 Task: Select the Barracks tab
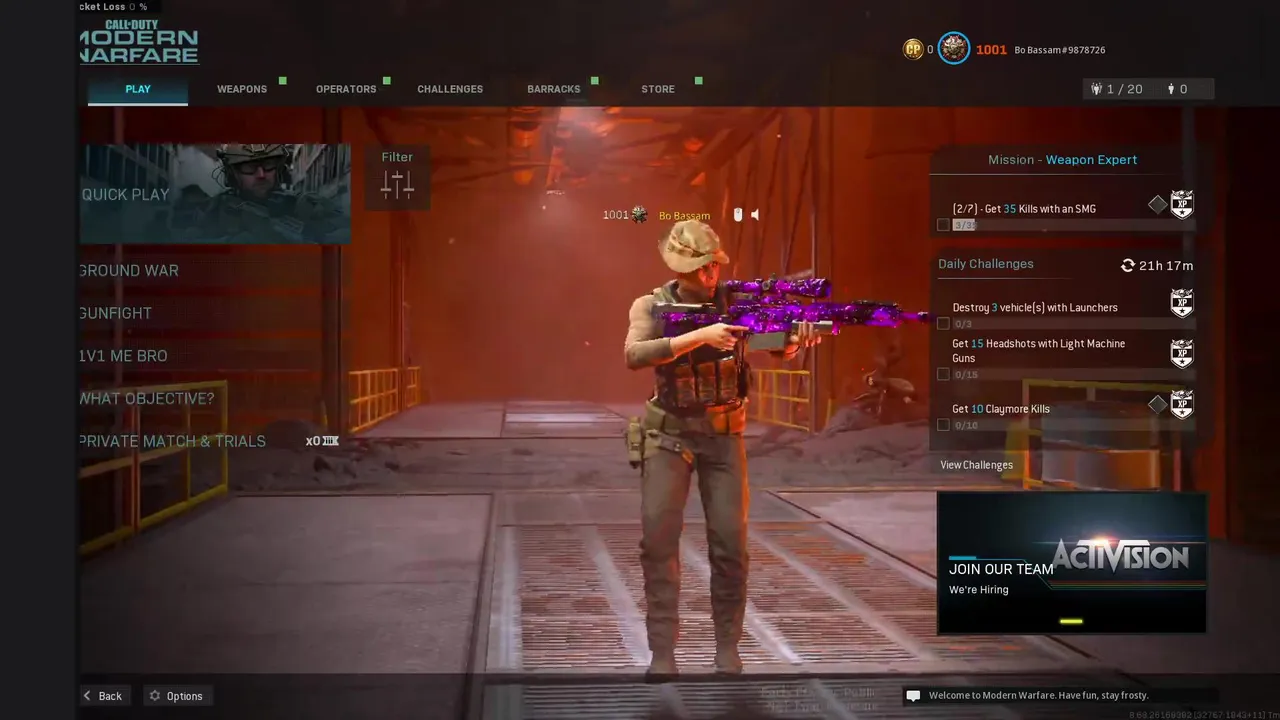[554, 89]
